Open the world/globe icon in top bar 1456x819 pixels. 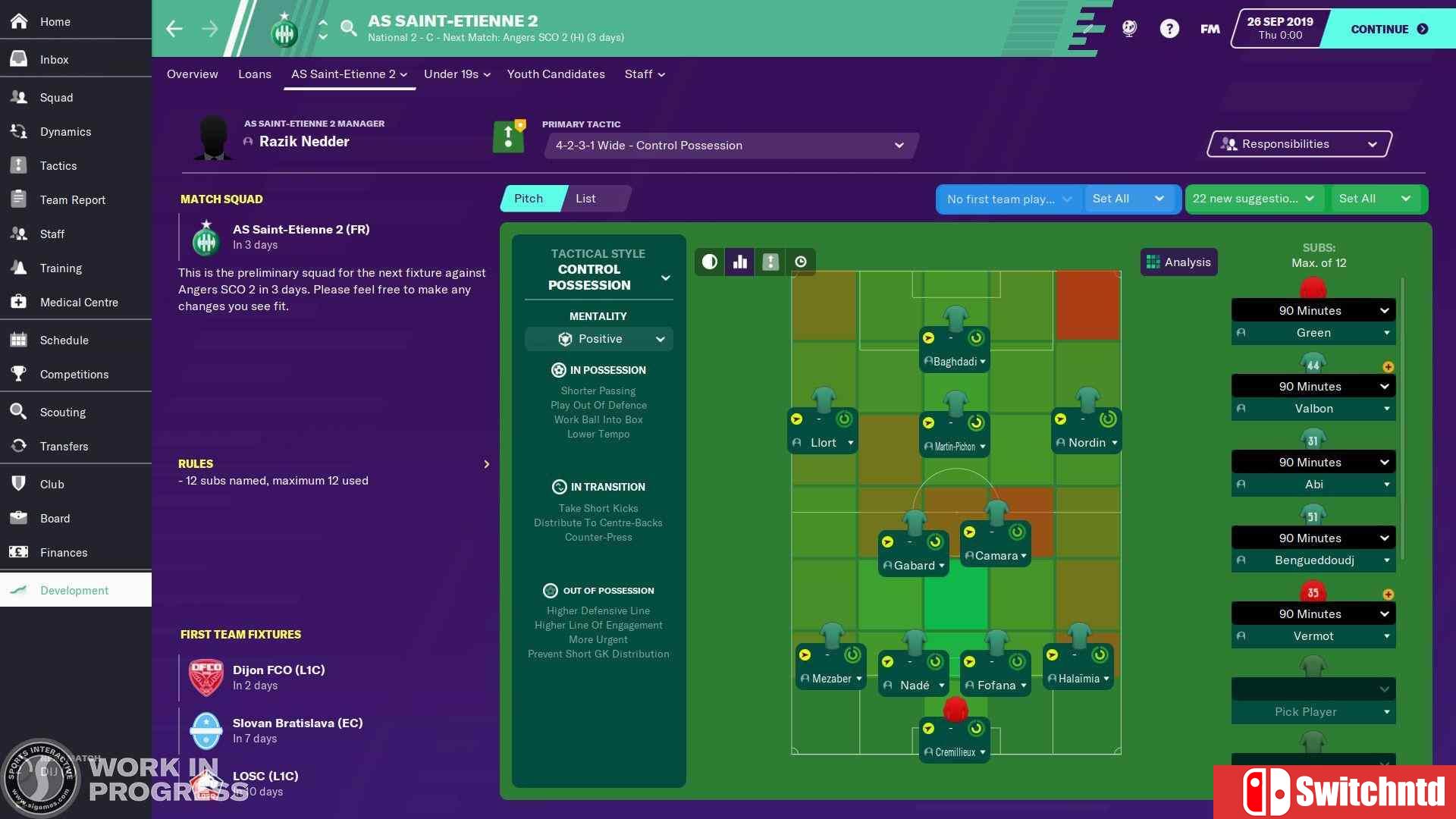(1129, 28)
